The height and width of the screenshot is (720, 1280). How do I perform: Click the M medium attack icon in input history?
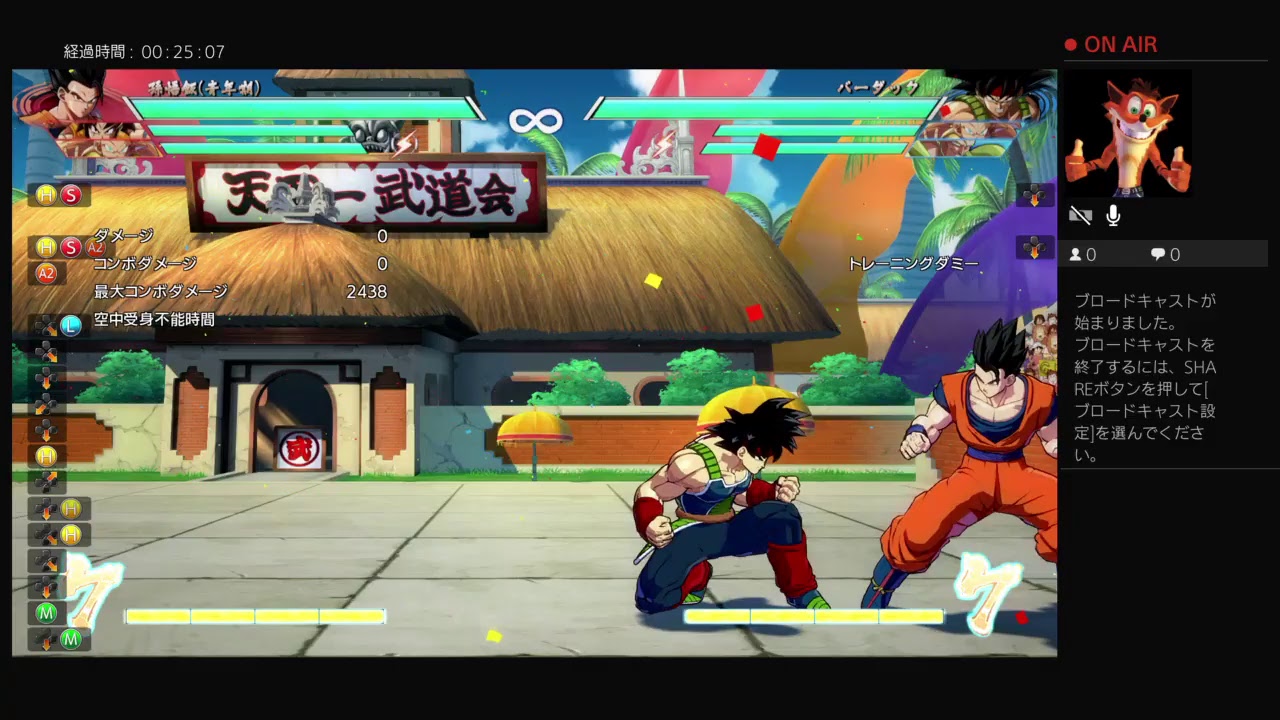coord(47,613)
